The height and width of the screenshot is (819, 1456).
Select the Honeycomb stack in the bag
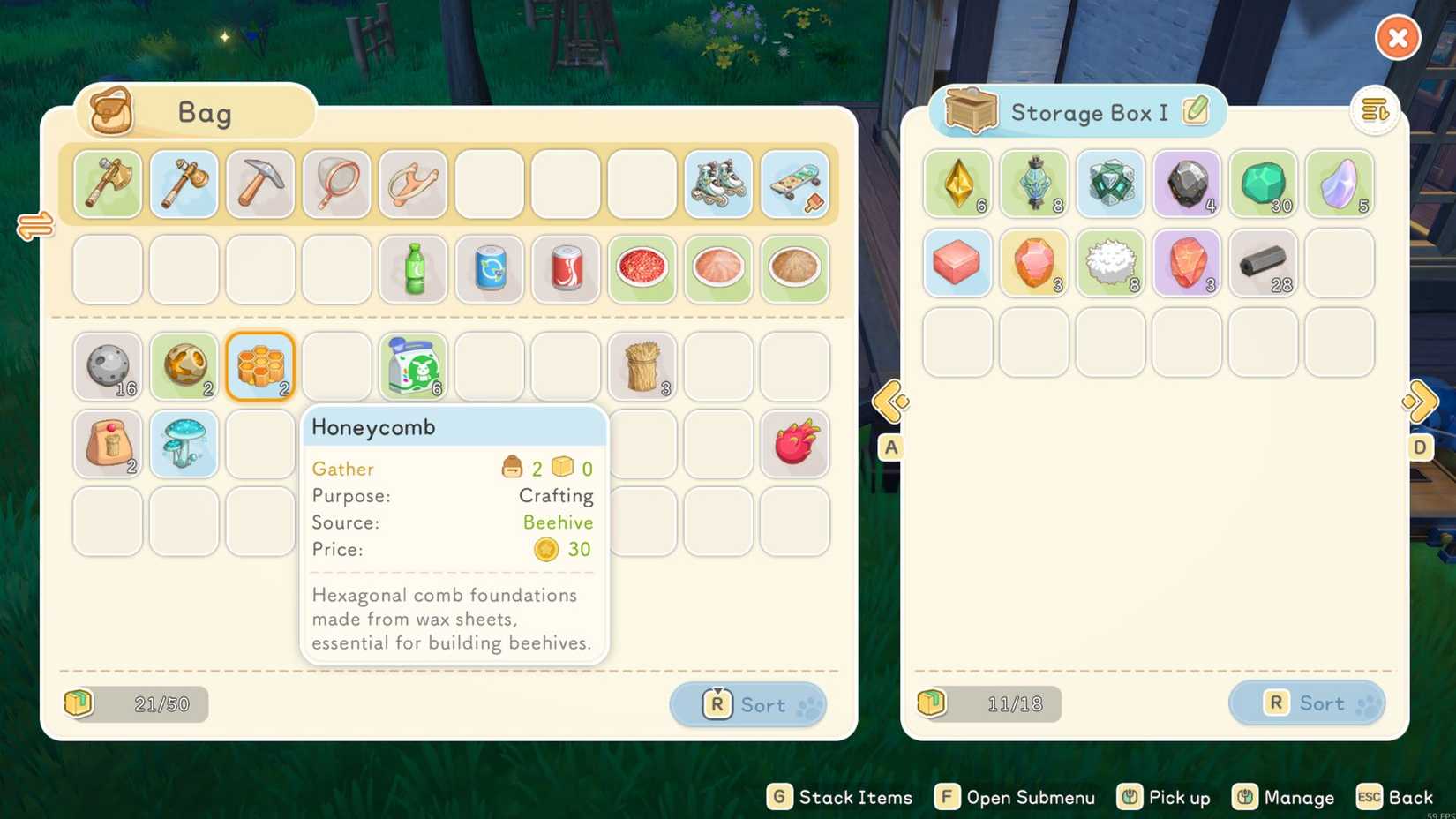point(259,366)
